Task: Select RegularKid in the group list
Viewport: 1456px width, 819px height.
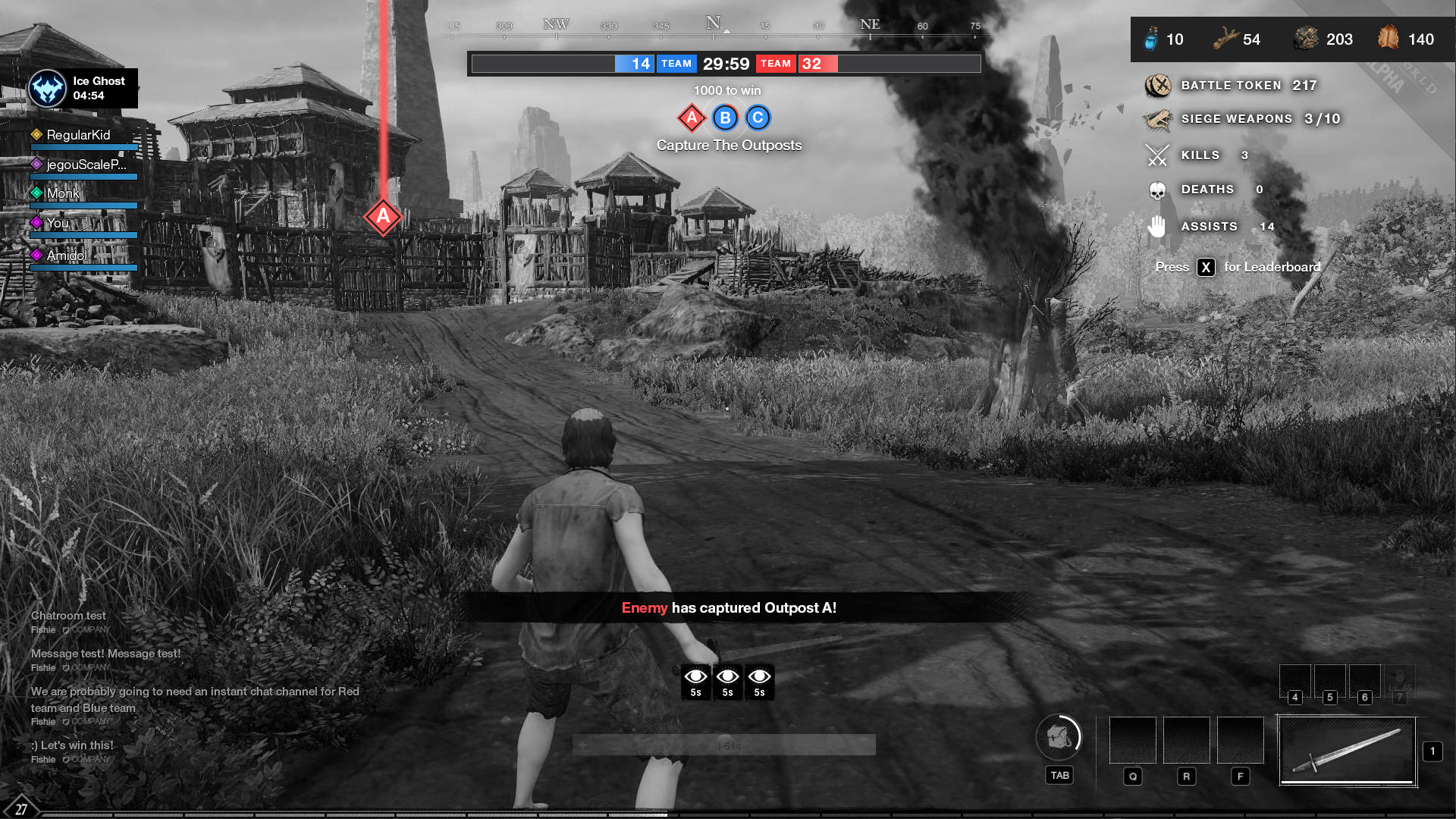Action: click(78, 135)
